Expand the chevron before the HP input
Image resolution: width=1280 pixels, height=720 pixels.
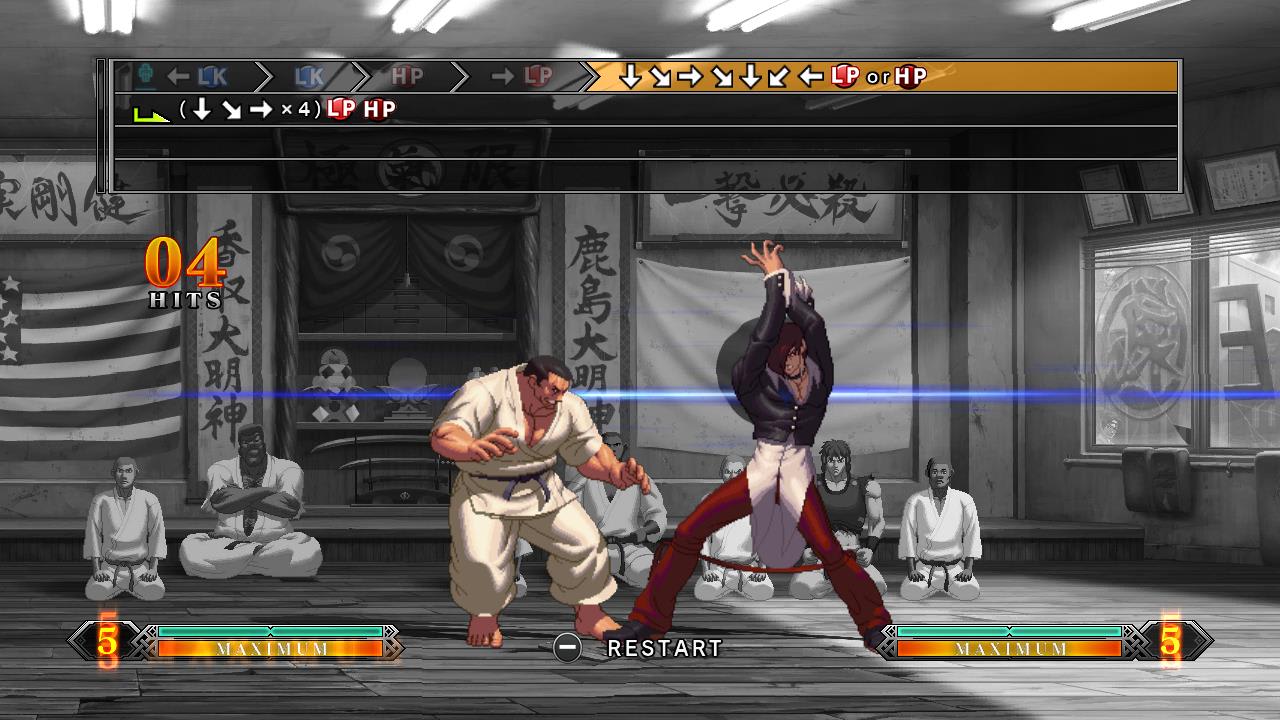tap(363, 75)
